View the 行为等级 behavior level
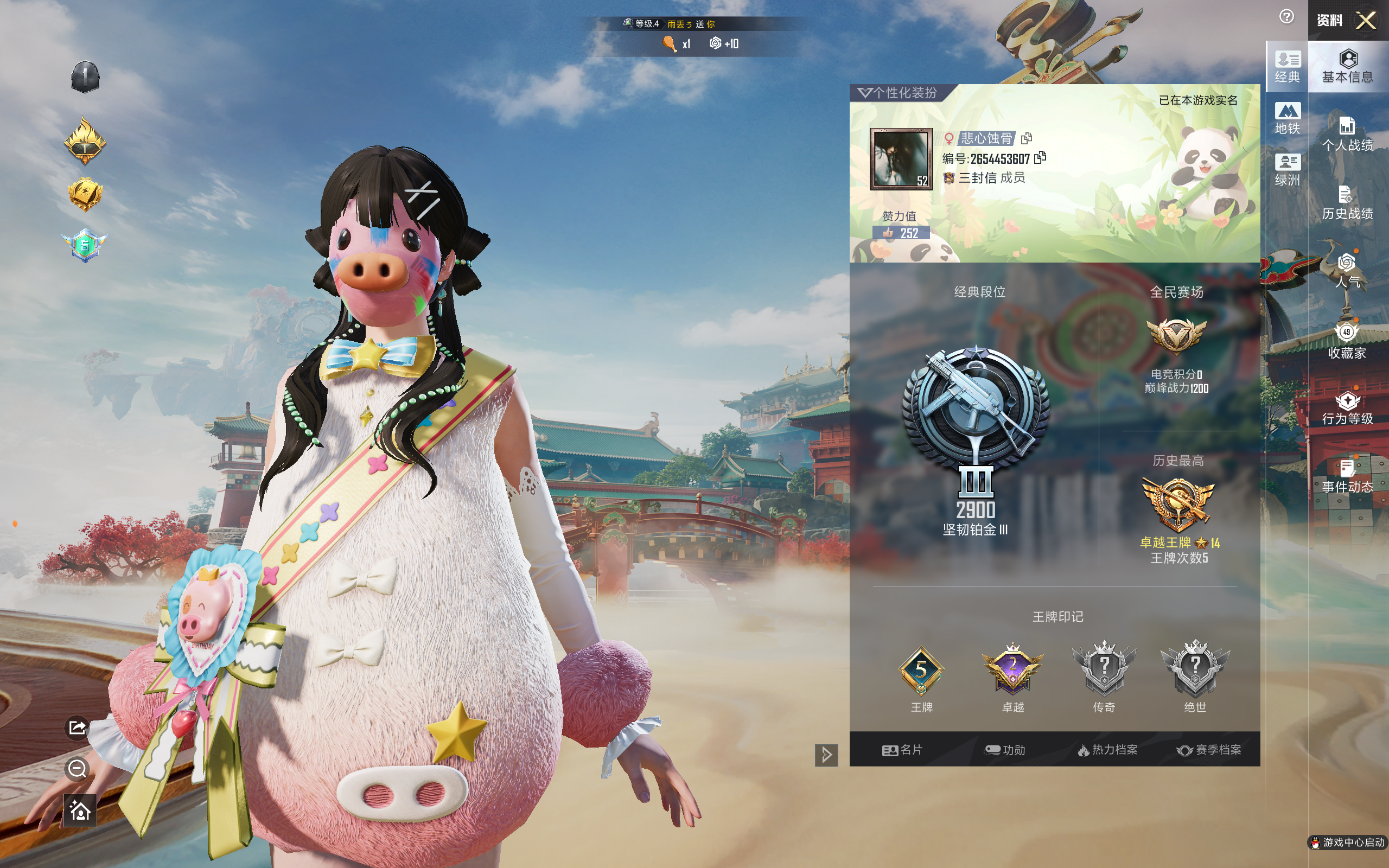Screen dimensions: 1389x868 pyautogui.click(x=1347, y=408)
